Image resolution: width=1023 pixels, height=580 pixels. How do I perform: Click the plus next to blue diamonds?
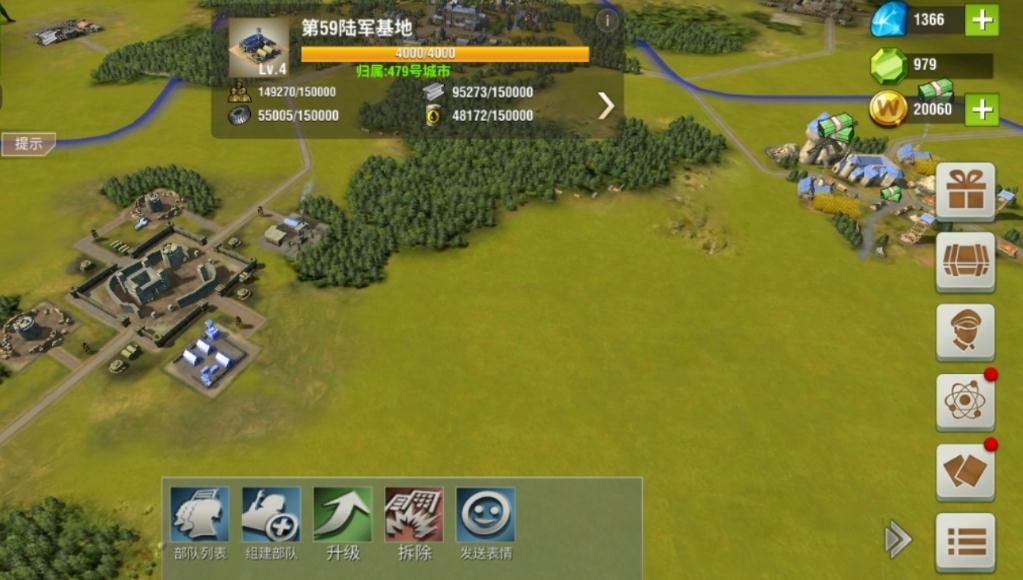pyautogui.click(x=982, y=20)
